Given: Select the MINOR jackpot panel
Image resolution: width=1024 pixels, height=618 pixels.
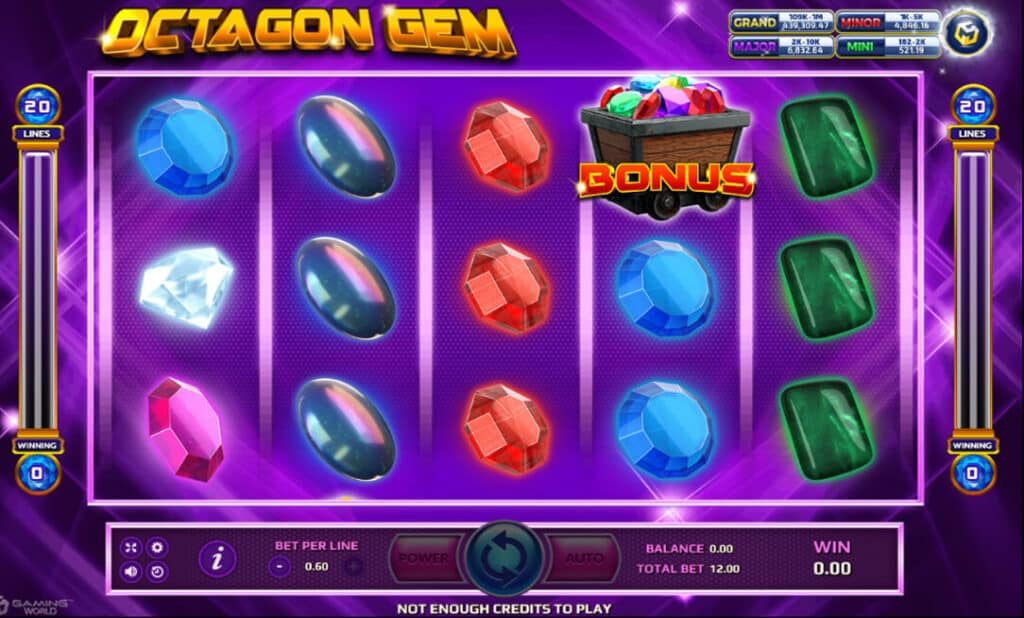Looking at the screenshot, I should (886, 22).
